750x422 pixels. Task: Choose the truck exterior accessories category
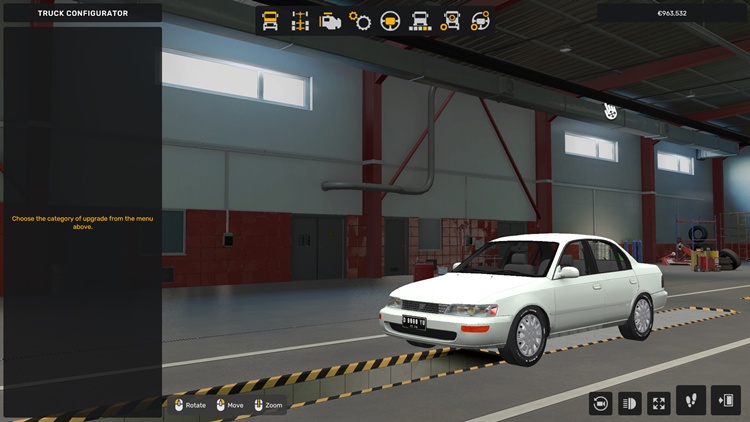[x=450, y=21]
